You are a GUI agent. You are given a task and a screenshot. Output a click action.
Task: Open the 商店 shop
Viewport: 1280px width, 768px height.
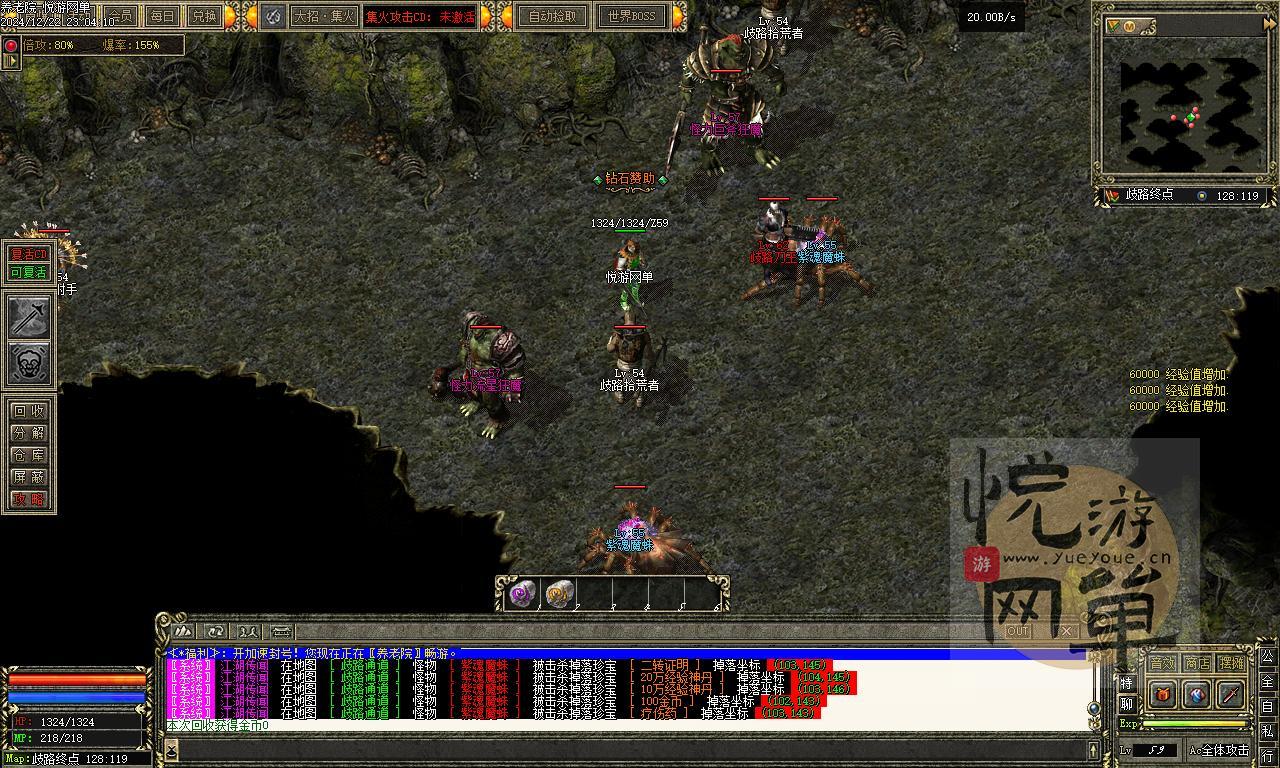(x=1197, y=663)
